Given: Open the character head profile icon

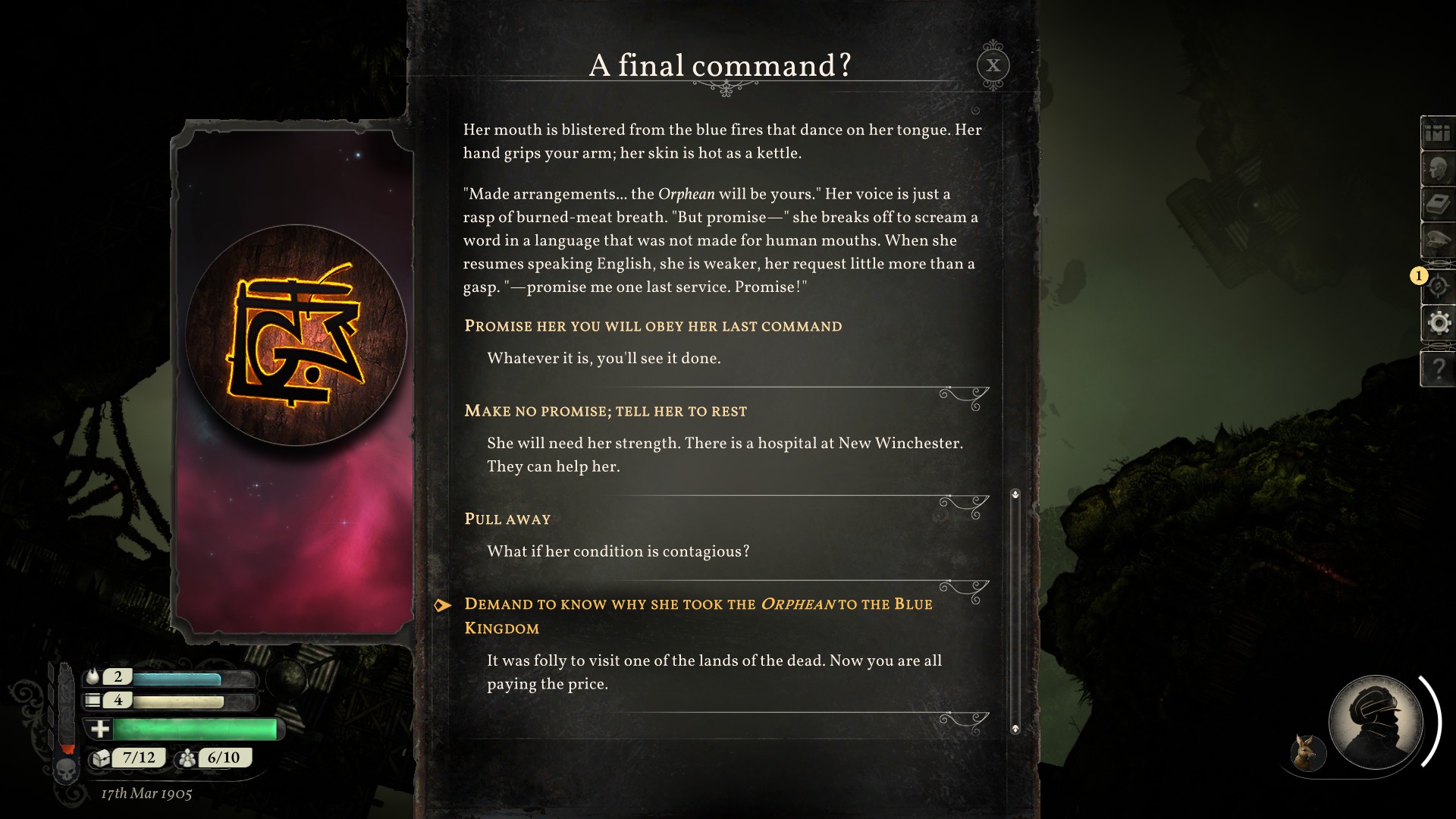Looking at the screenshot, I should pos(1437,169).
